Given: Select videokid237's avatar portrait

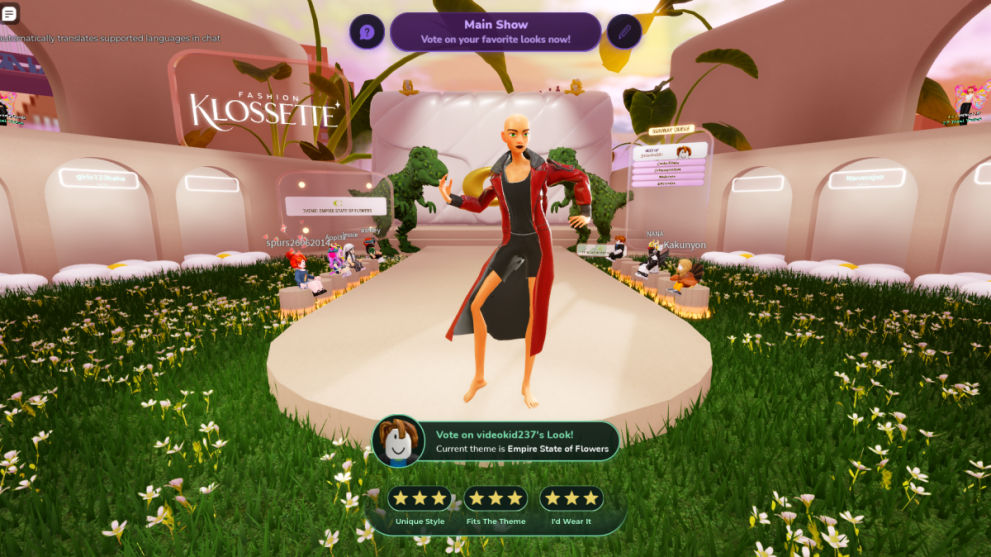Looking at the screenshot, I should point(399,441).
